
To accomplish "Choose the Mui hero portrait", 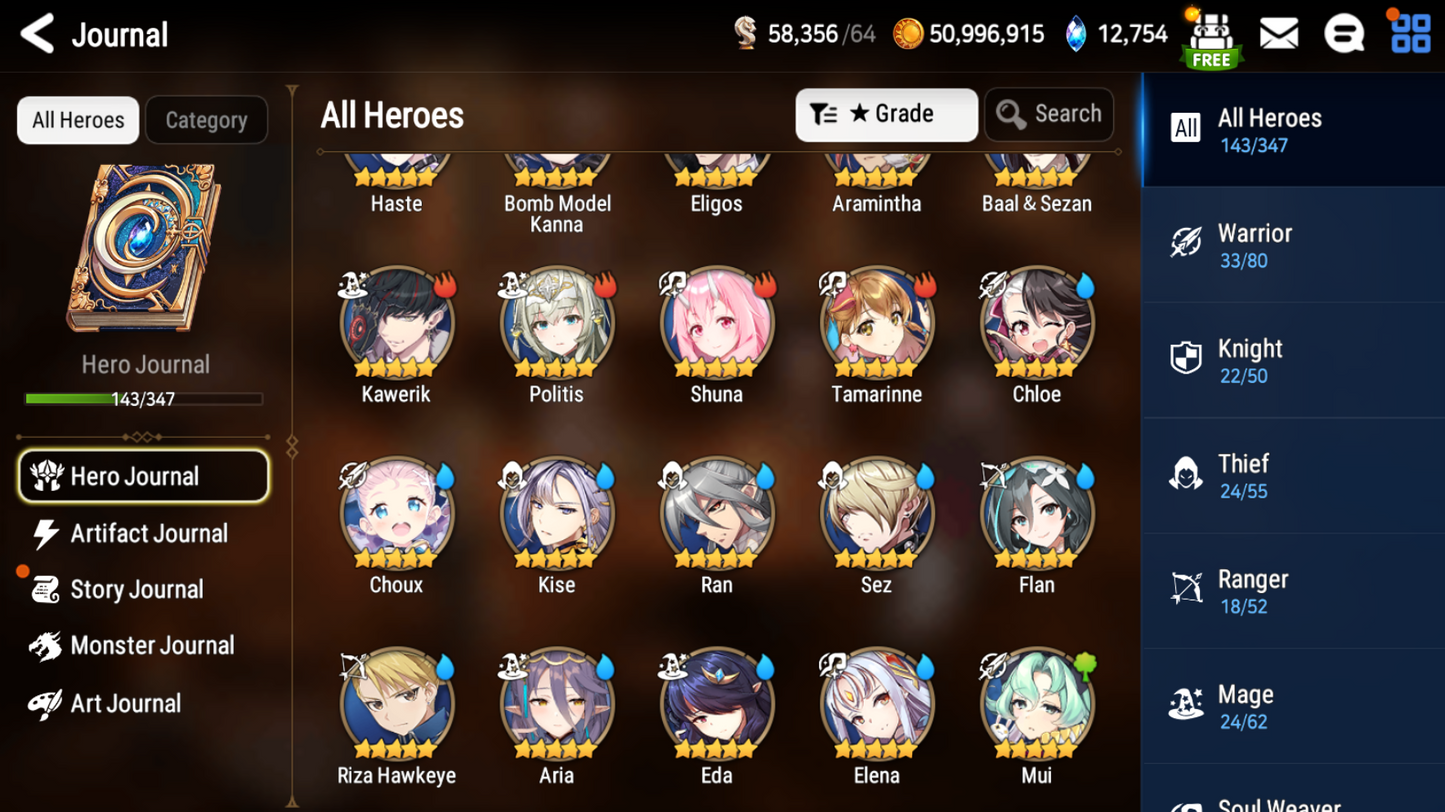I will pyautogui.click(x=1036, y=705).
